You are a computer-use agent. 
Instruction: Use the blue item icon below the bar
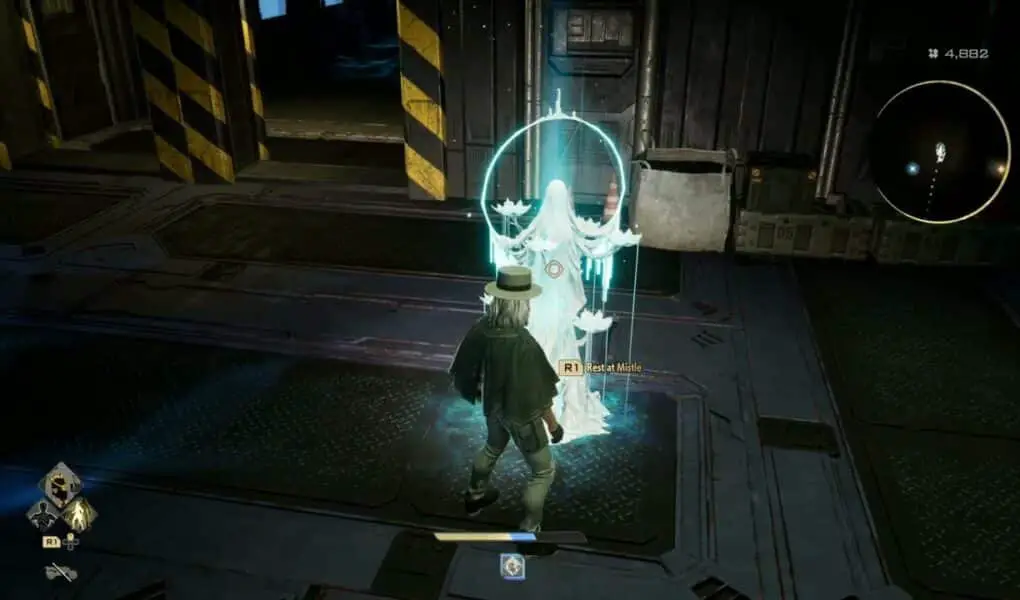(x=513, y=566)
